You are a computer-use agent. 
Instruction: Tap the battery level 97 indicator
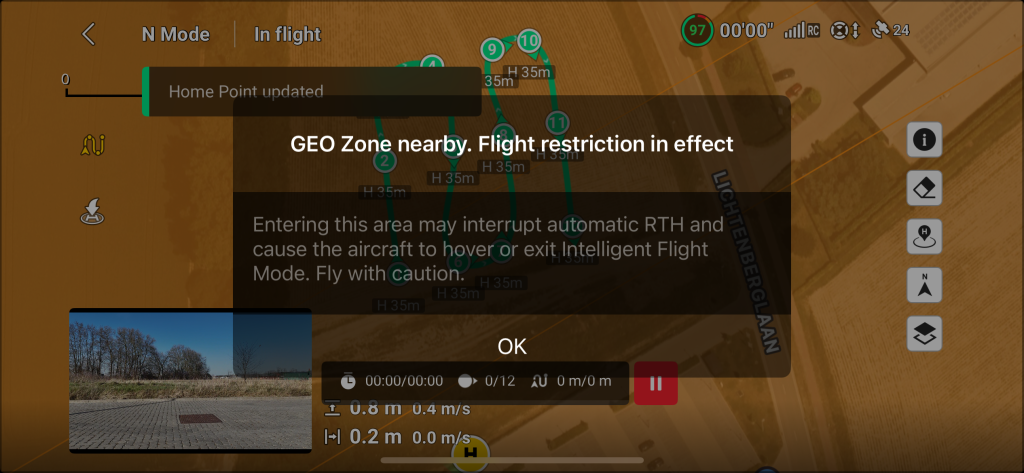[x=697, y=30]
